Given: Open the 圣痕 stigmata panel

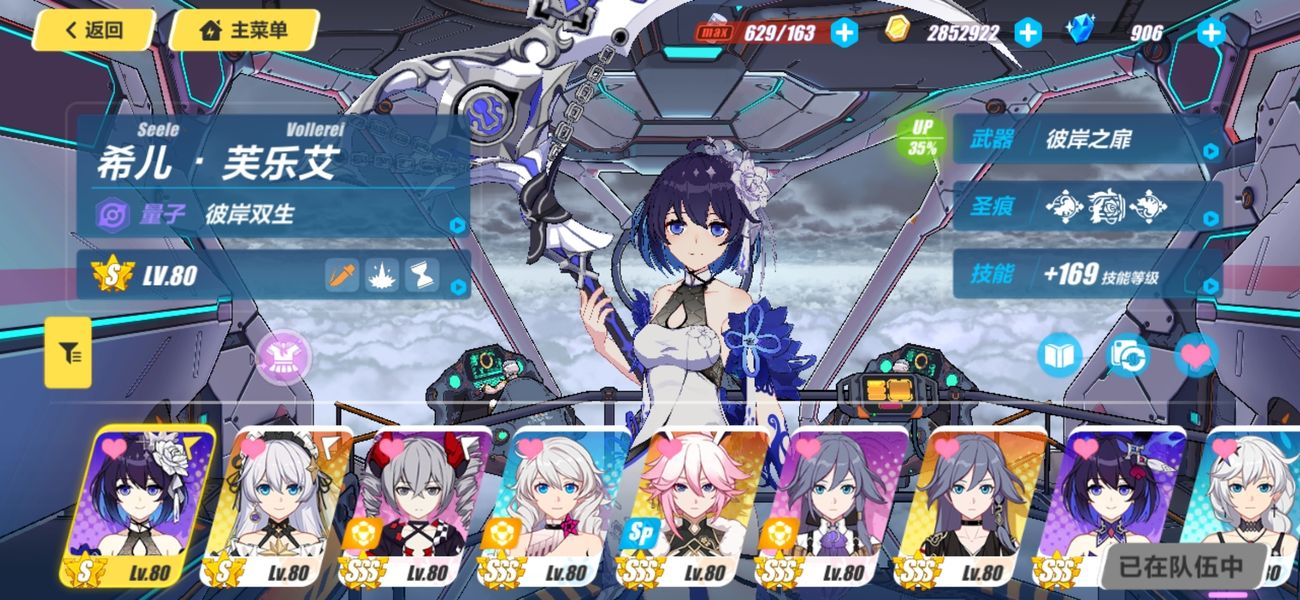Looking at the screenshot, I should click(x=1088, y=207).
